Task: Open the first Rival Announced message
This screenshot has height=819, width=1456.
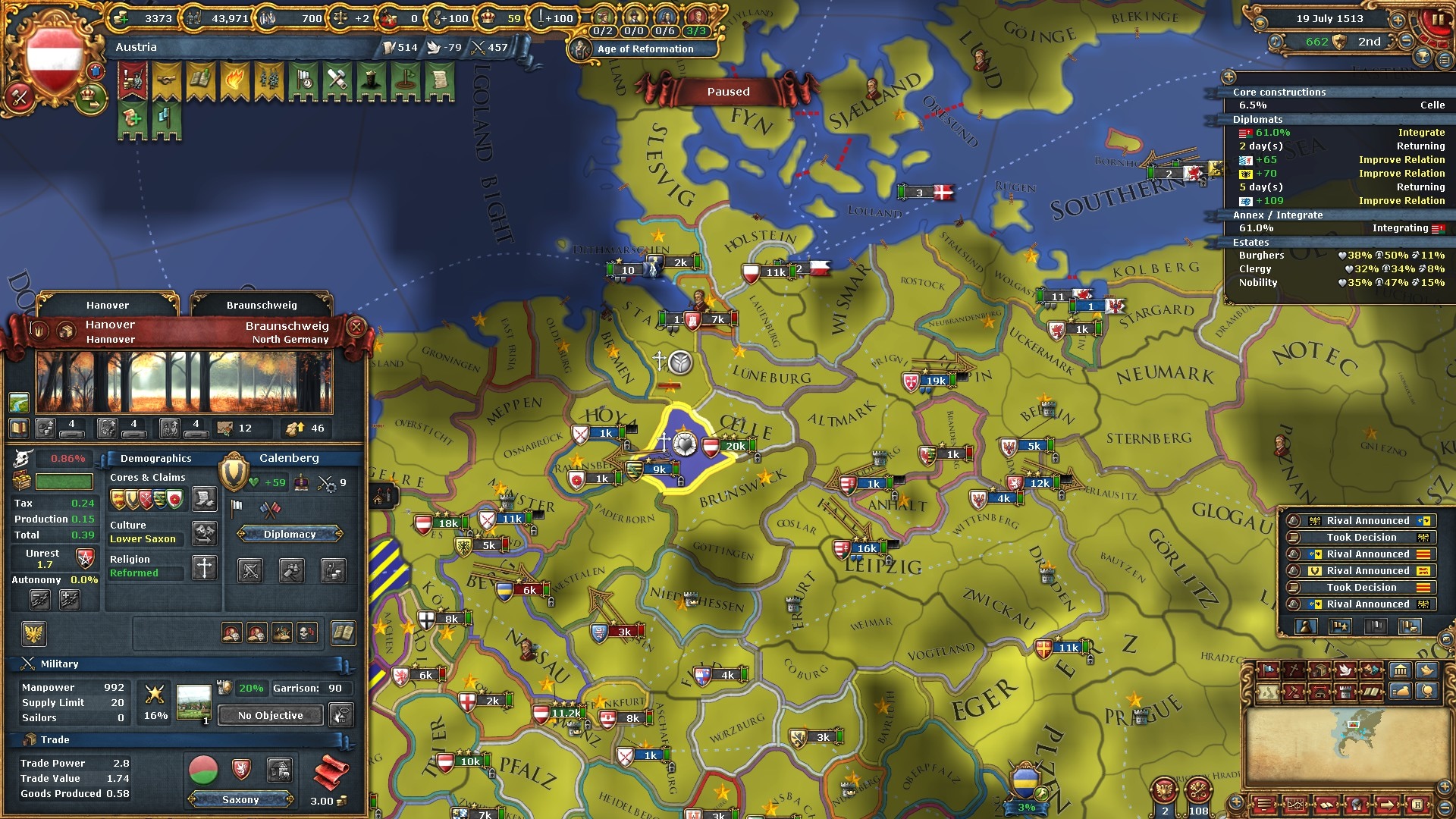Action: (1361, 521)
